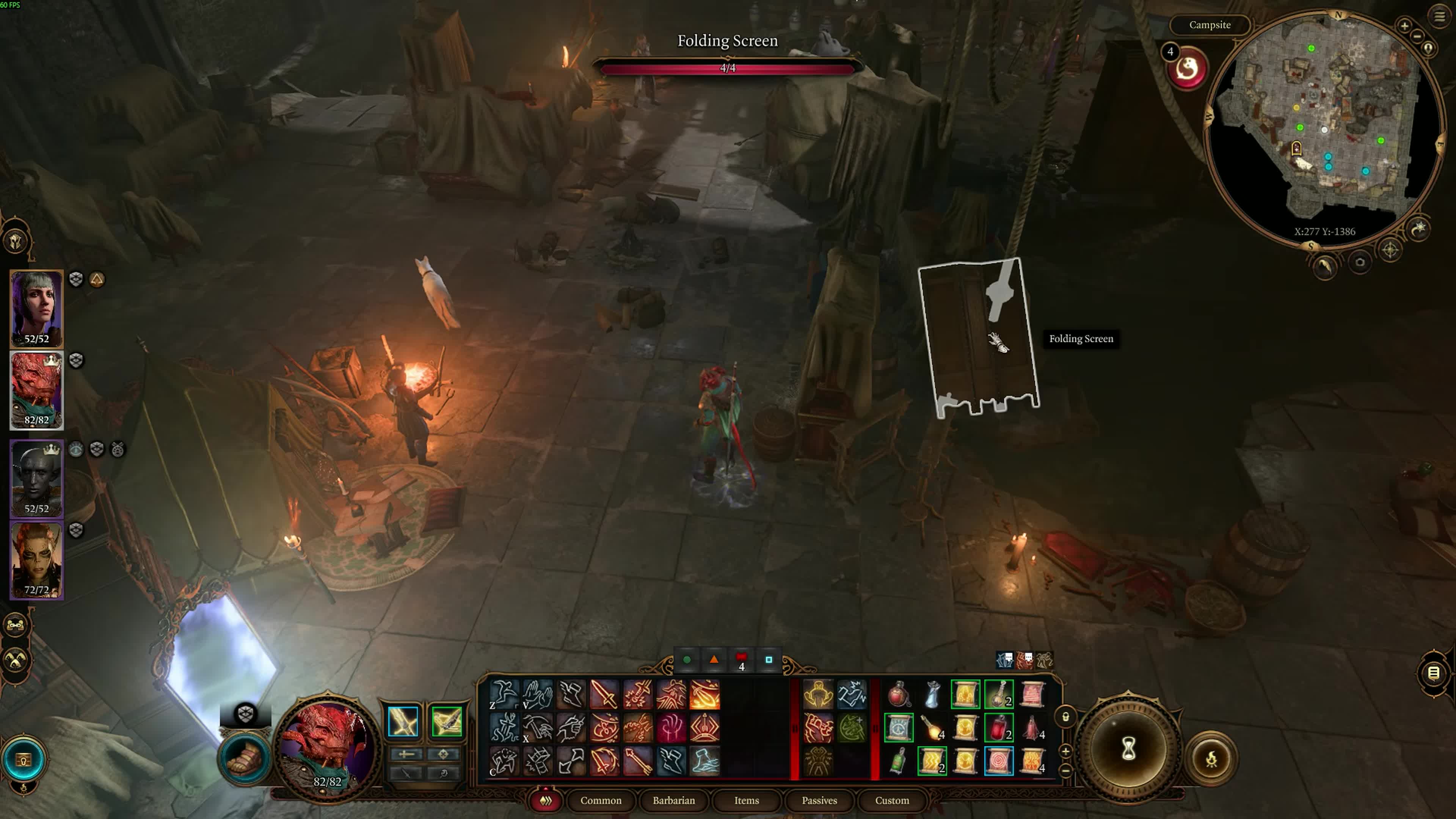This screenshot has height=819, width=1456.
Task: Open the main menu hamburger icon
Action: [1439, 16]
